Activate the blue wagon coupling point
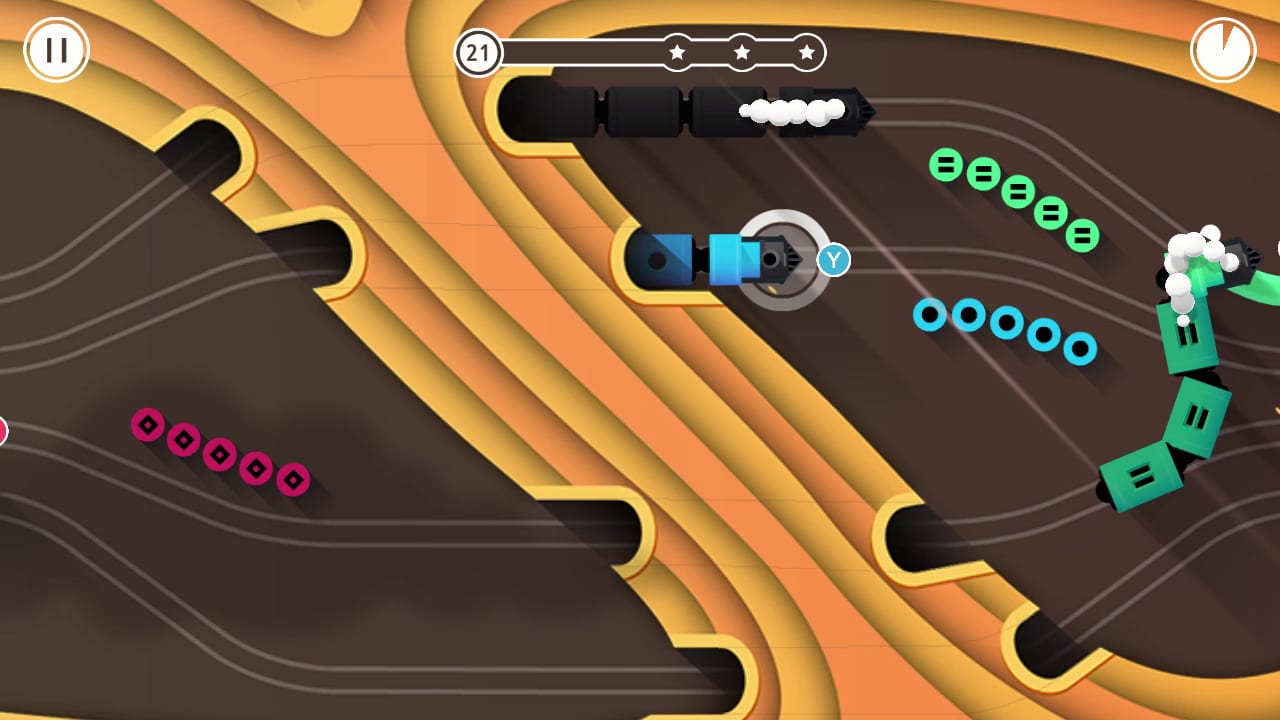Image resolution: width=1280 pixels, height=720 pixels. (700, 260)
